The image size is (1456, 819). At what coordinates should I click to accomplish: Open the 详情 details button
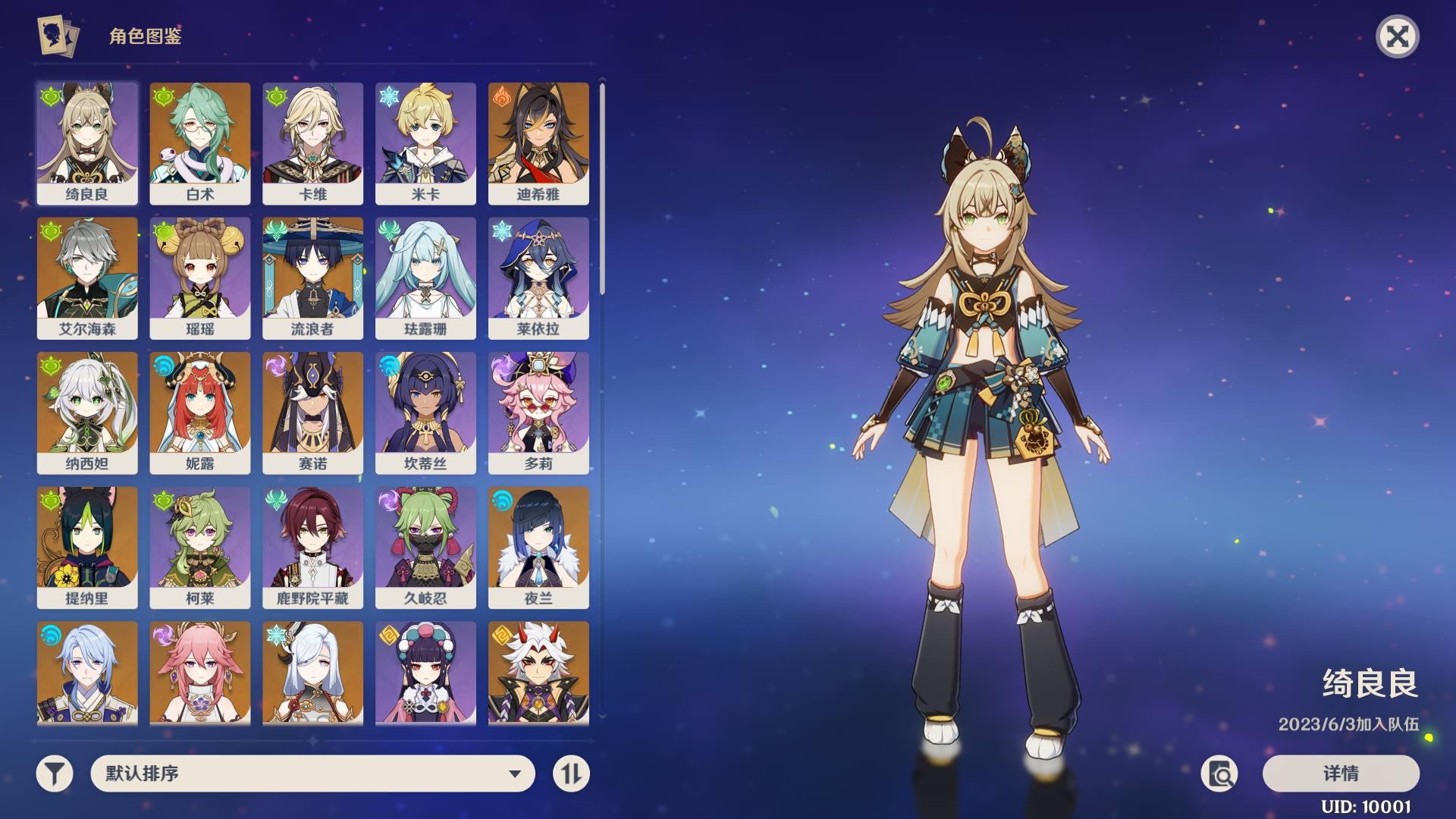pyautogui.click(x=1341, y=773)
